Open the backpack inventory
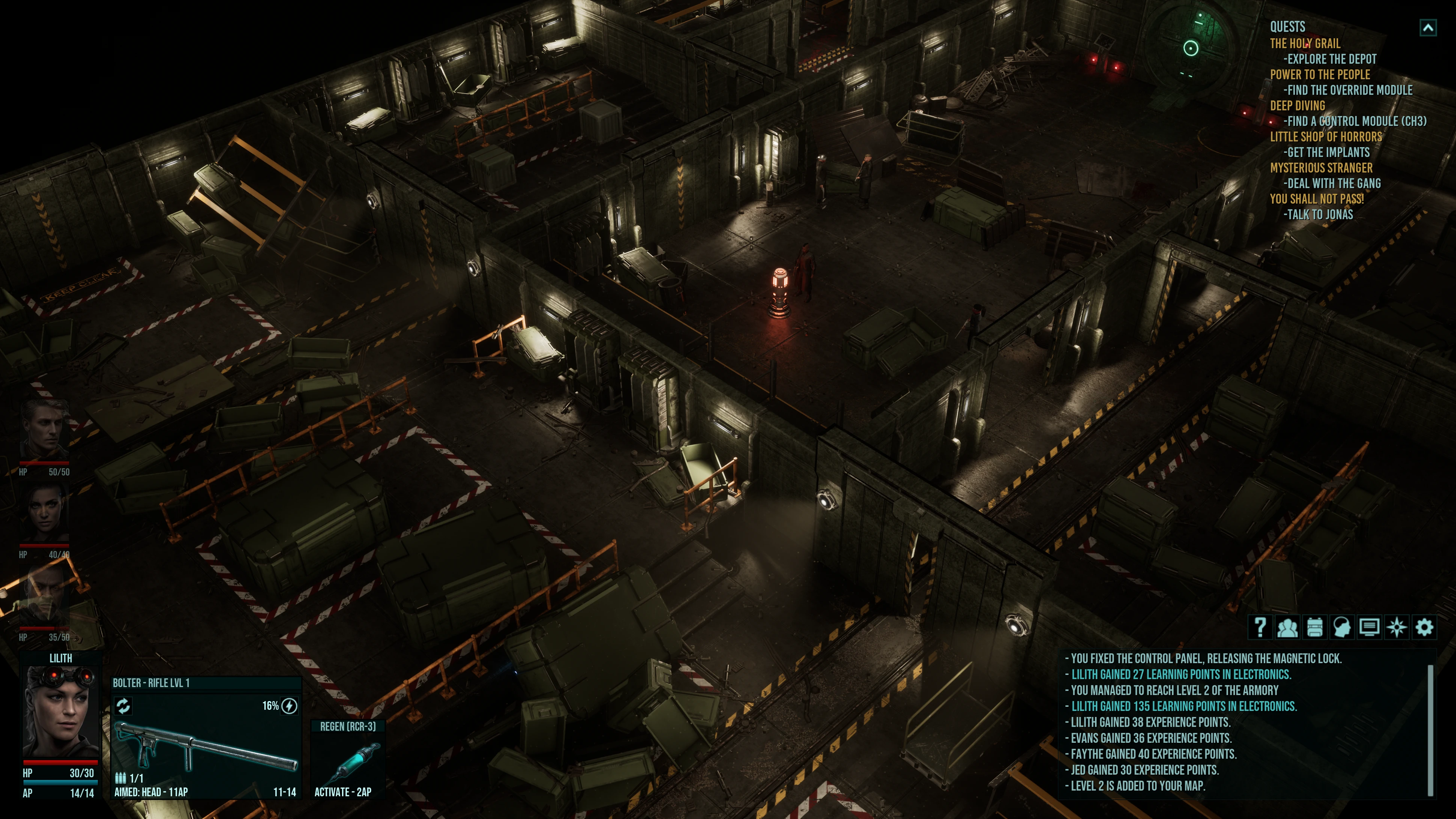The width and height of the screenshot is (1456, 819). click(1315, 627)
